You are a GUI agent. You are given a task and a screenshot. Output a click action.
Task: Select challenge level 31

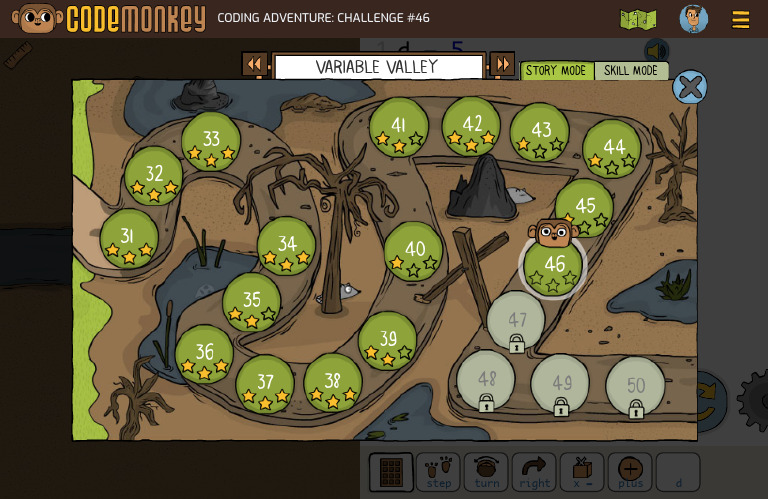[x=128, y=238]
